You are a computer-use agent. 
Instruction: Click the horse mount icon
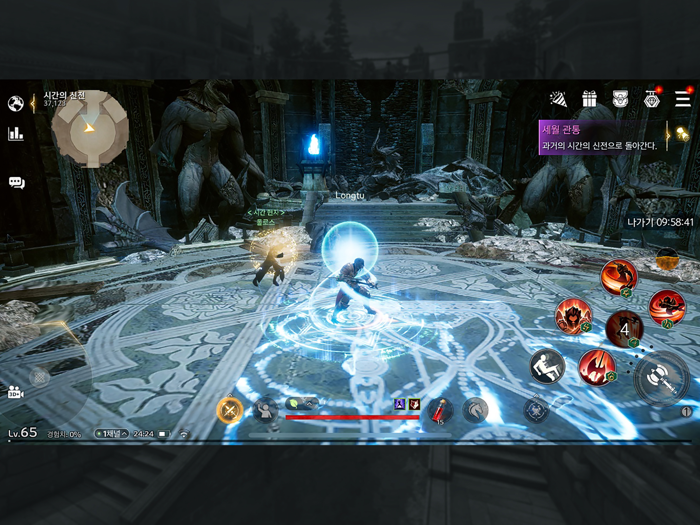pos(475,408)
